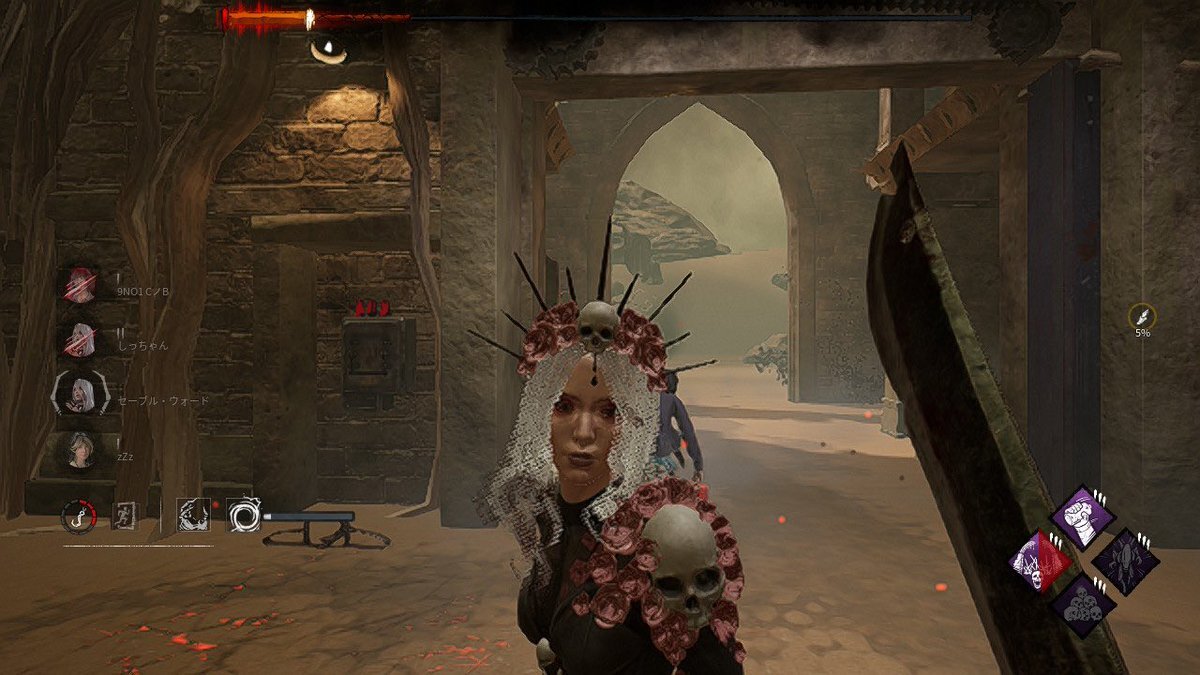The image size is (1200, 675).
Task: Activate the clawed creature power icon
Action: click(x=193, y=516)
